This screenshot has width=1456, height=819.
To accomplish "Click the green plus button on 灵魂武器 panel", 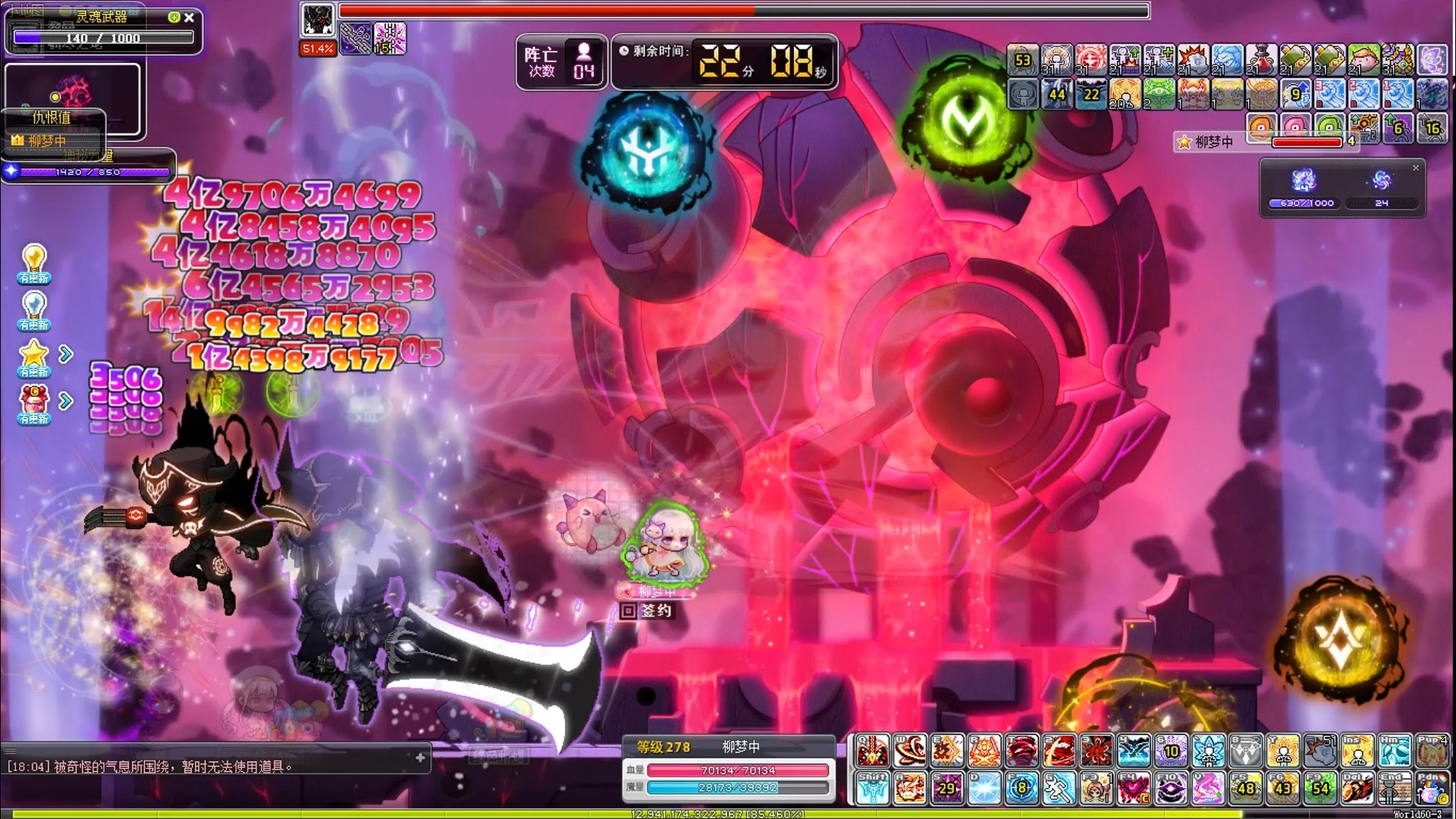I will (x=174, y=17).
